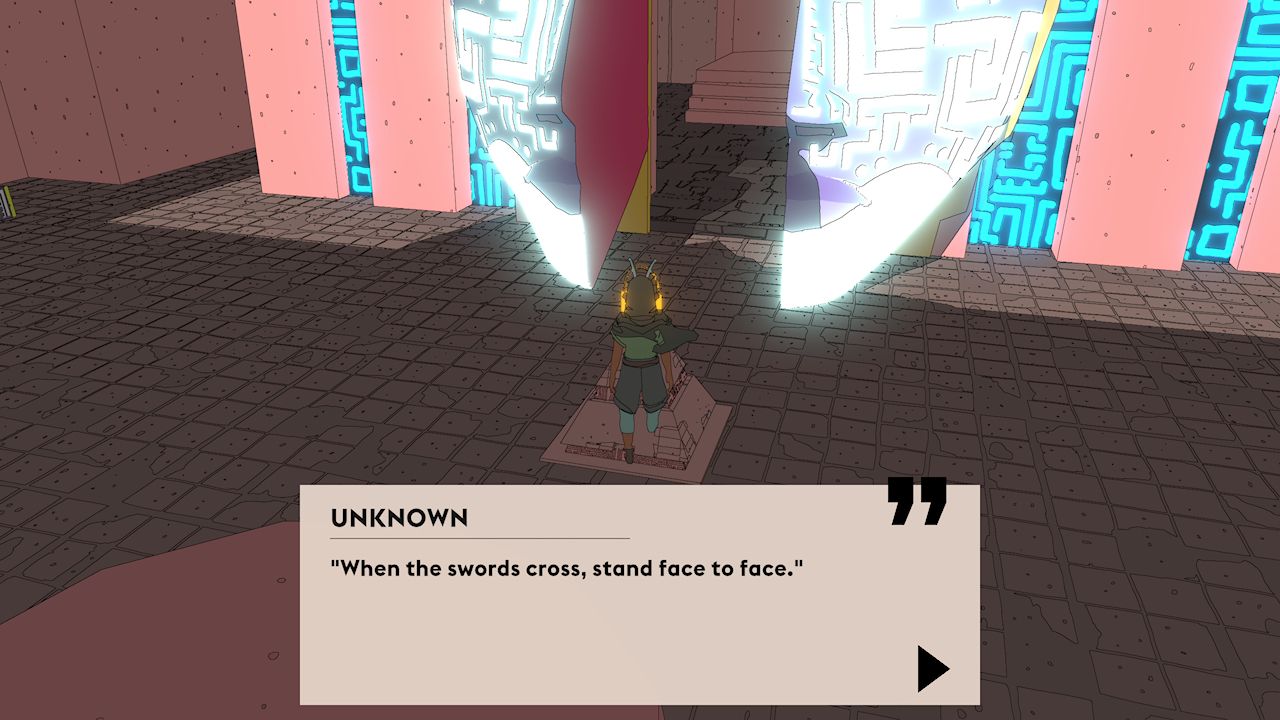Viewport: 1280px width, 720px height.
Task: Click the UNKNOWN speaker name label
Action: pyautogui.click(x=398, y=518)
